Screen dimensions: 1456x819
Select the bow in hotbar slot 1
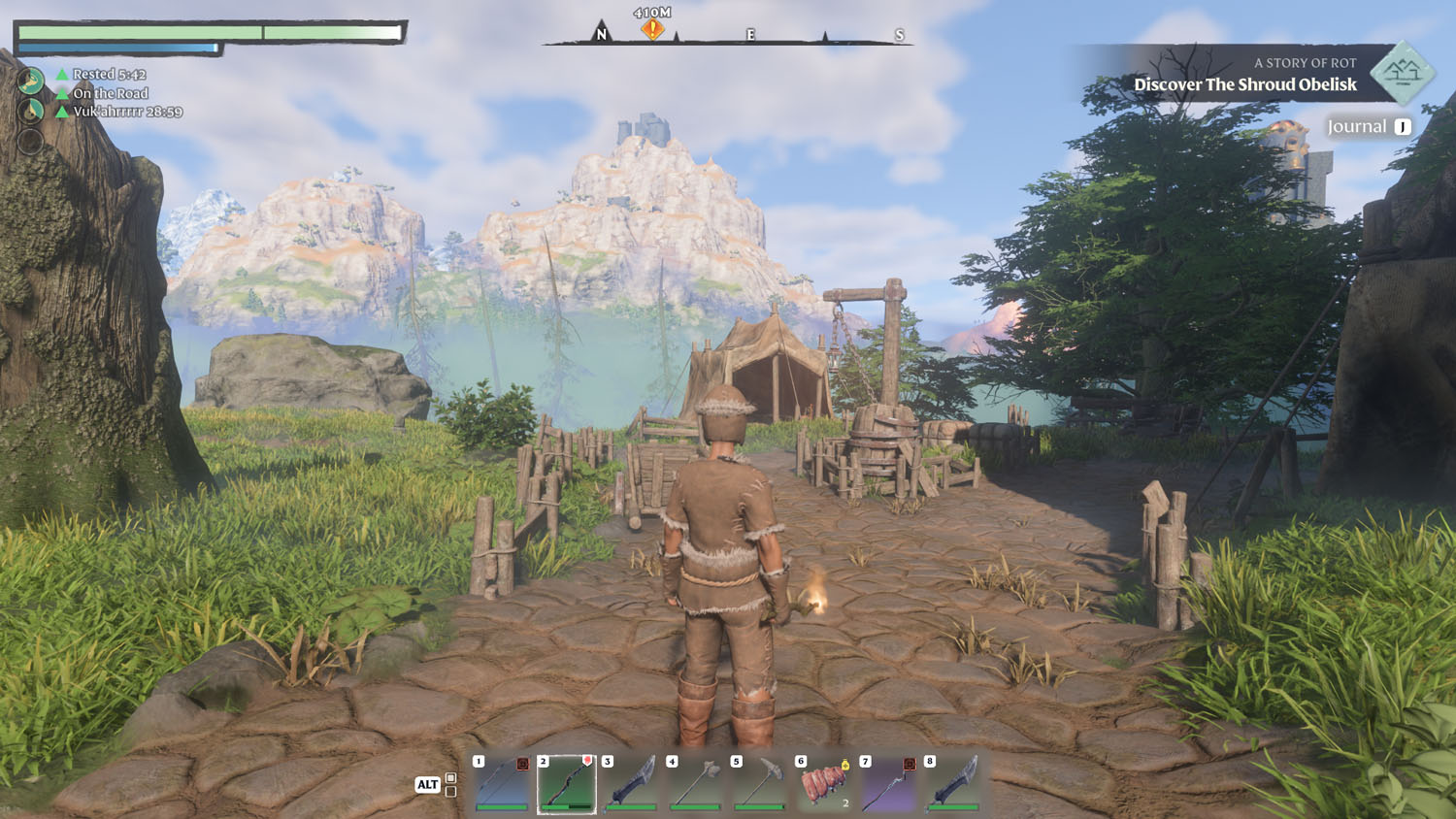(x=503, y=783)
